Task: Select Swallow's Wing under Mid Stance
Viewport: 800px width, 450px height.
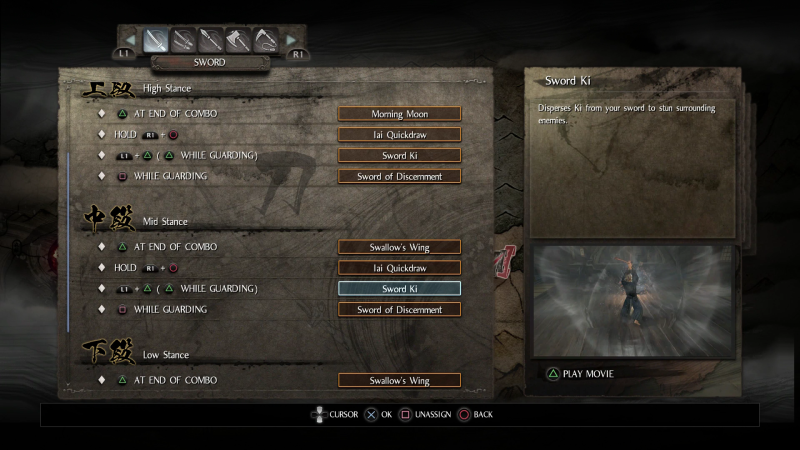Action: point(400,247)
